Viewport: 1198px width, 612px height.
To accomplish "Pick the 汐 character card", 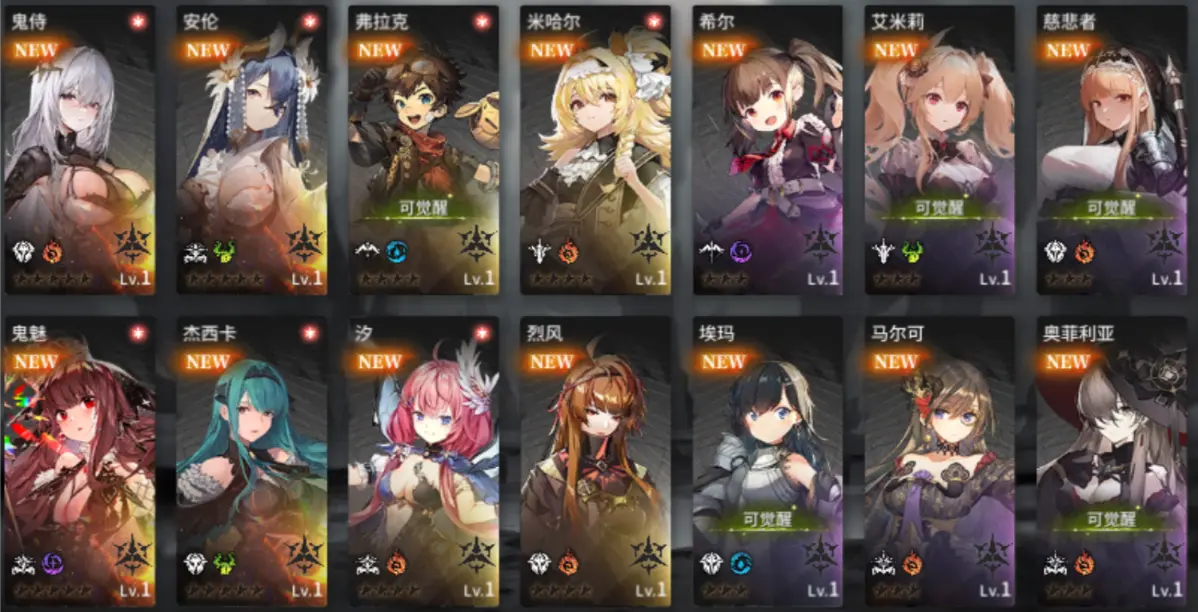I will pos(424,460).
